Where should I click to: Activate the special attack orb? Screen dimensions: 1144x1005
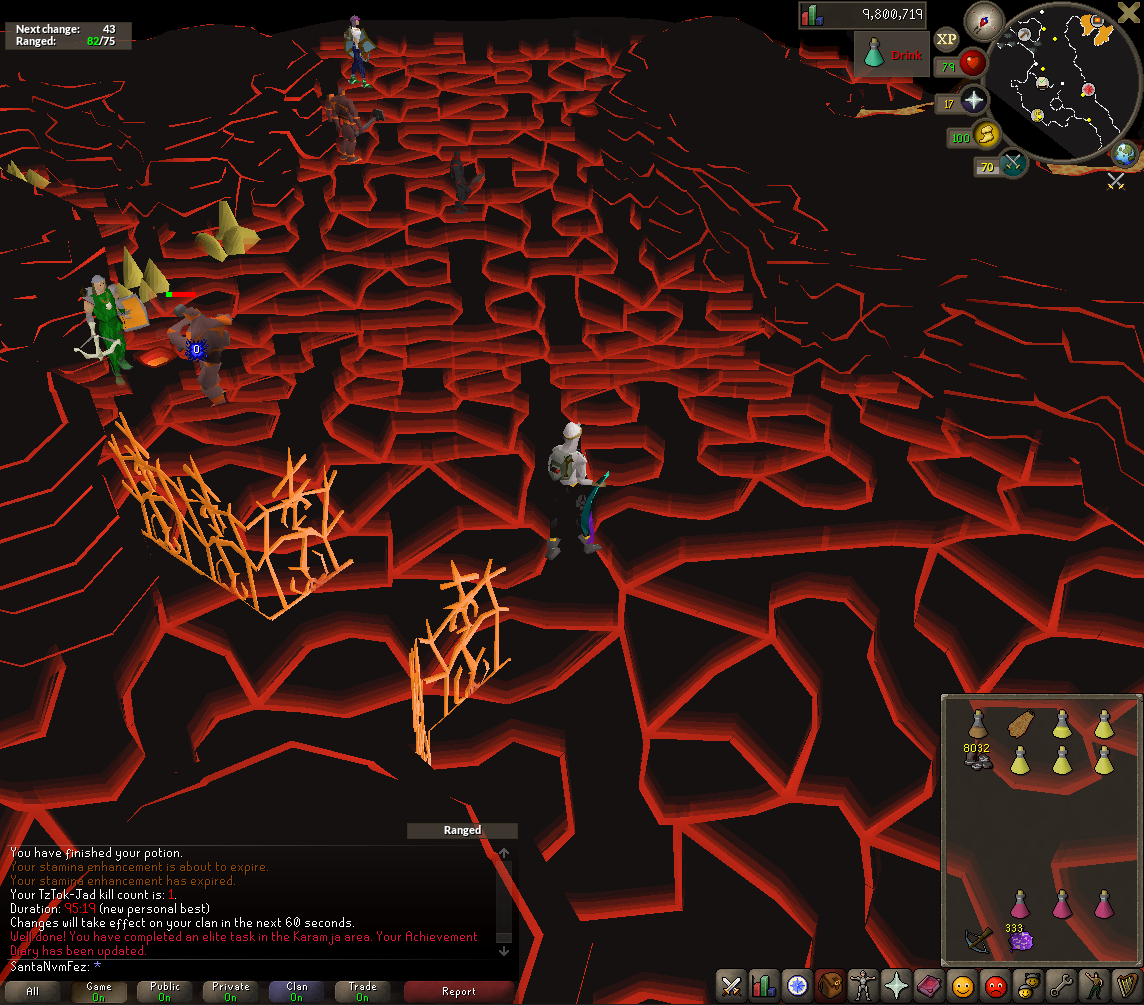click(1012, 164)
